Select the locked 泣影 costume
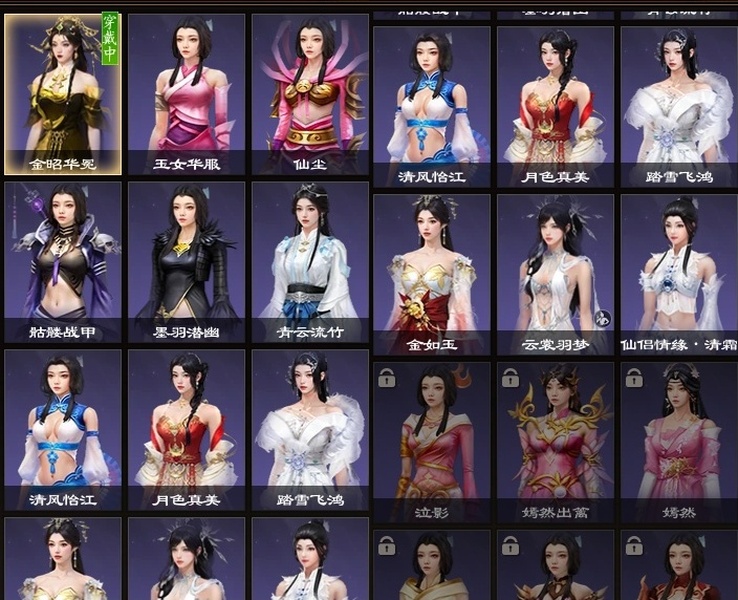The height and width of the screenshot is (600, 738). pos(432,440)
